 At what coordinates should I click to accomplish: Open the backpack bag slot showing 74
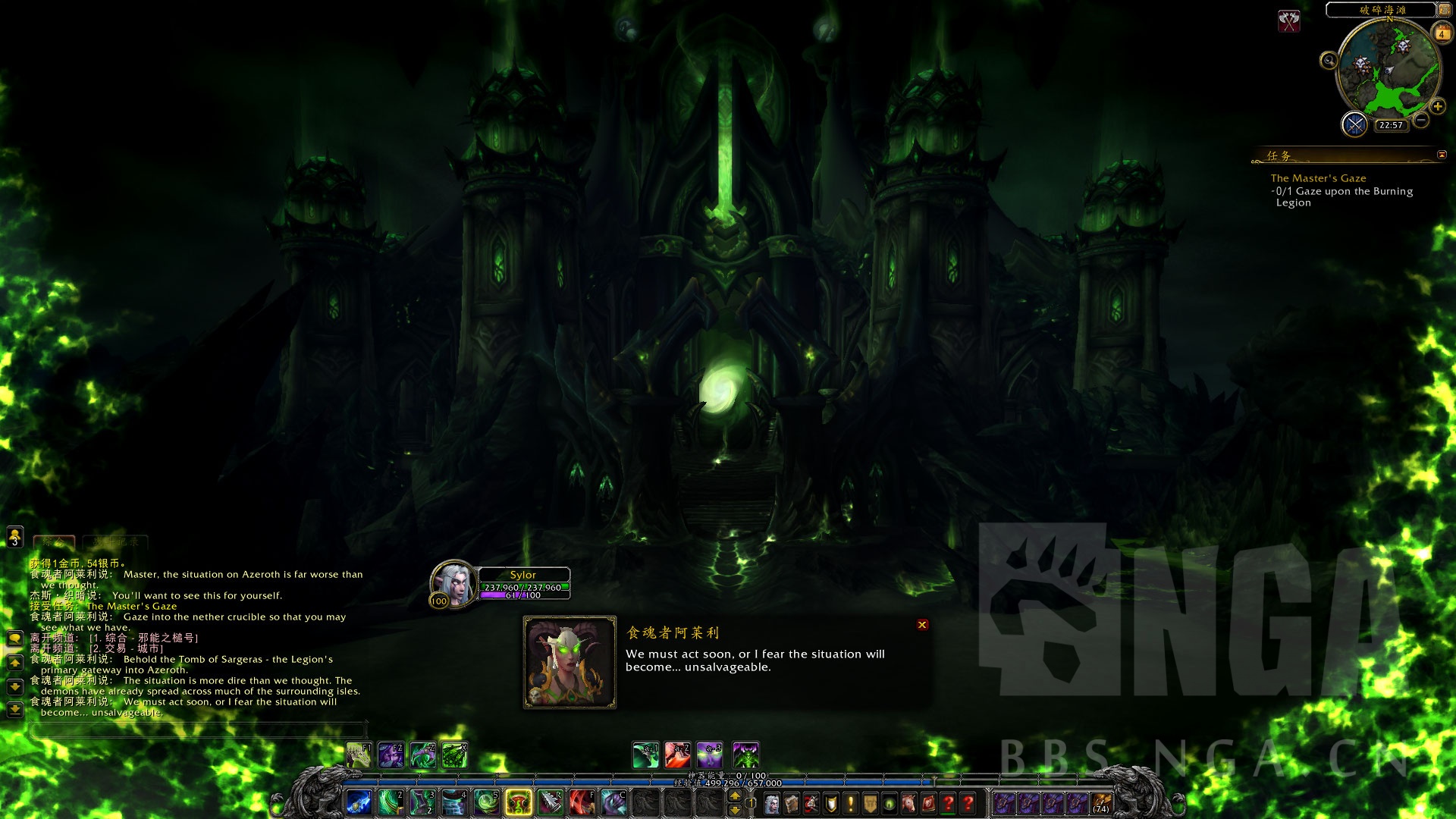click(x=1101, y=803)
